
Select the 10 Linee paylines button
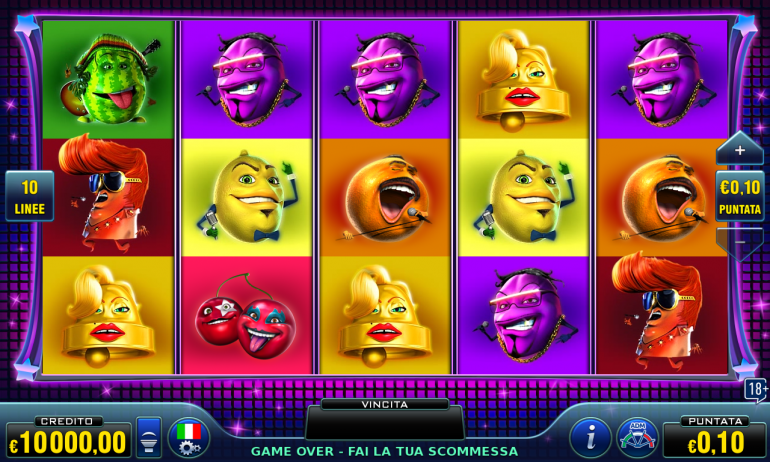[x=29, y=196]
